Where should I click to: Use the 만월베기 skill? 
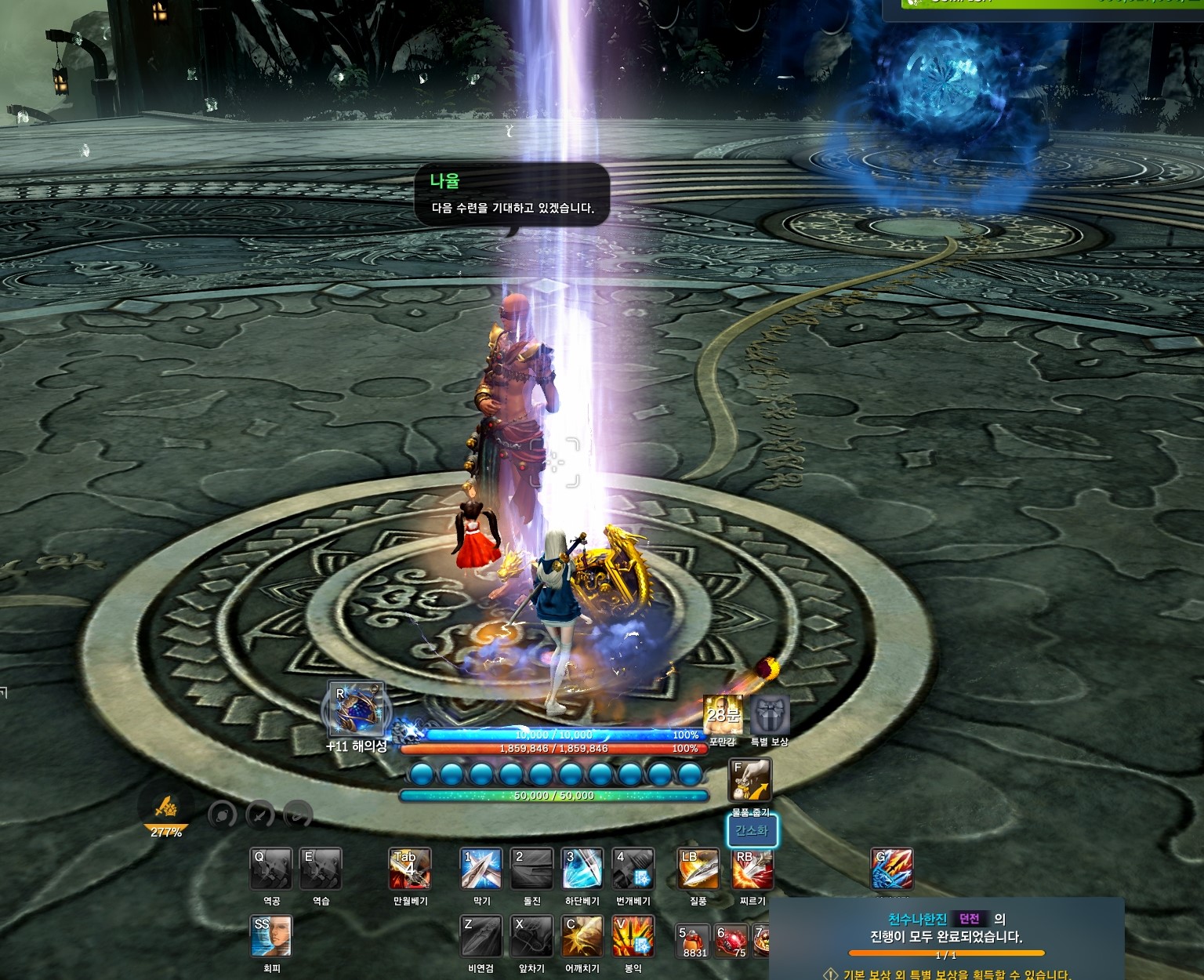(x=410, y=869)
